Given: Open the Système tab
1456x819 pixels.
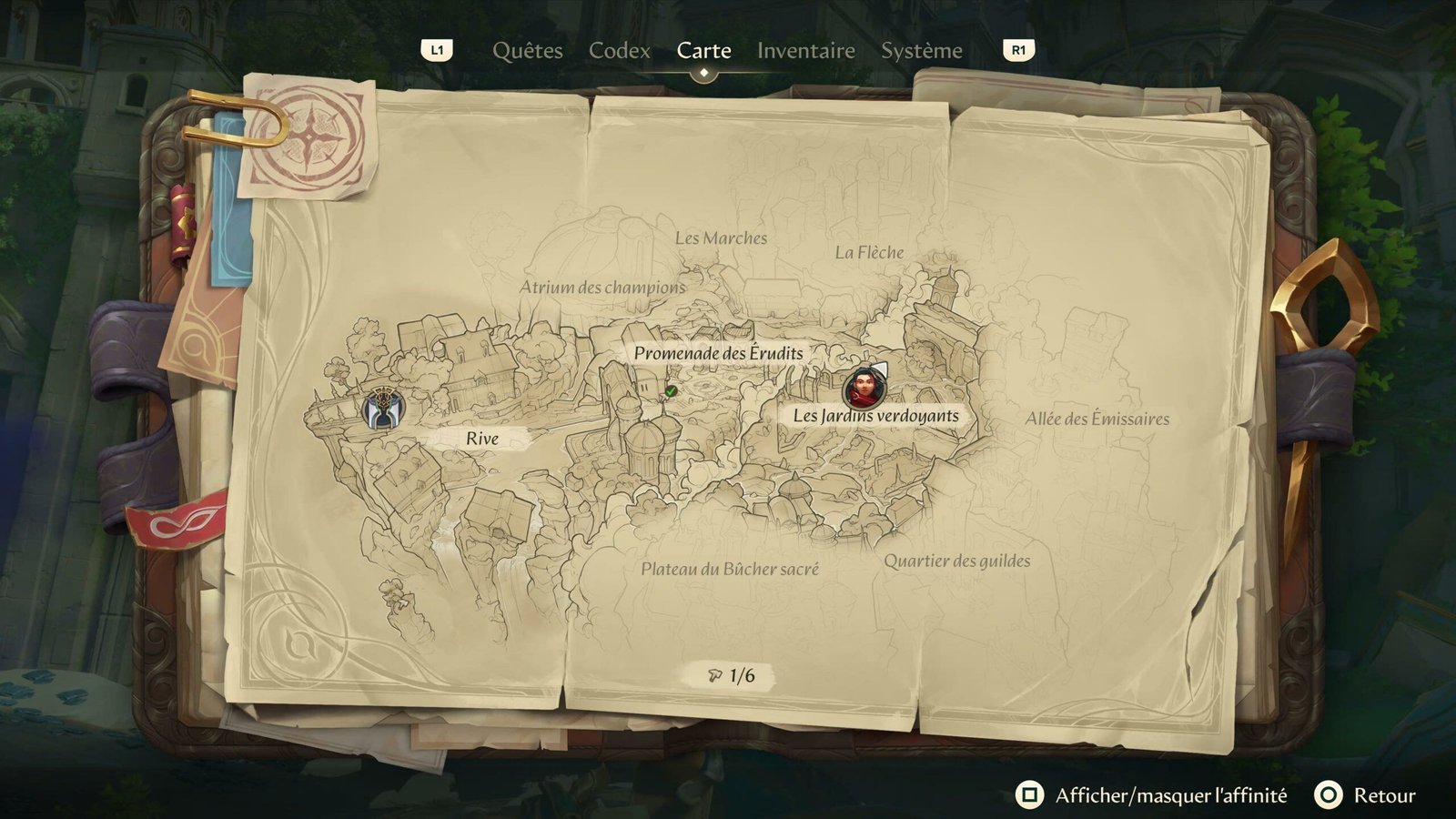Looking at the screenshot, I should pos(921,51).
